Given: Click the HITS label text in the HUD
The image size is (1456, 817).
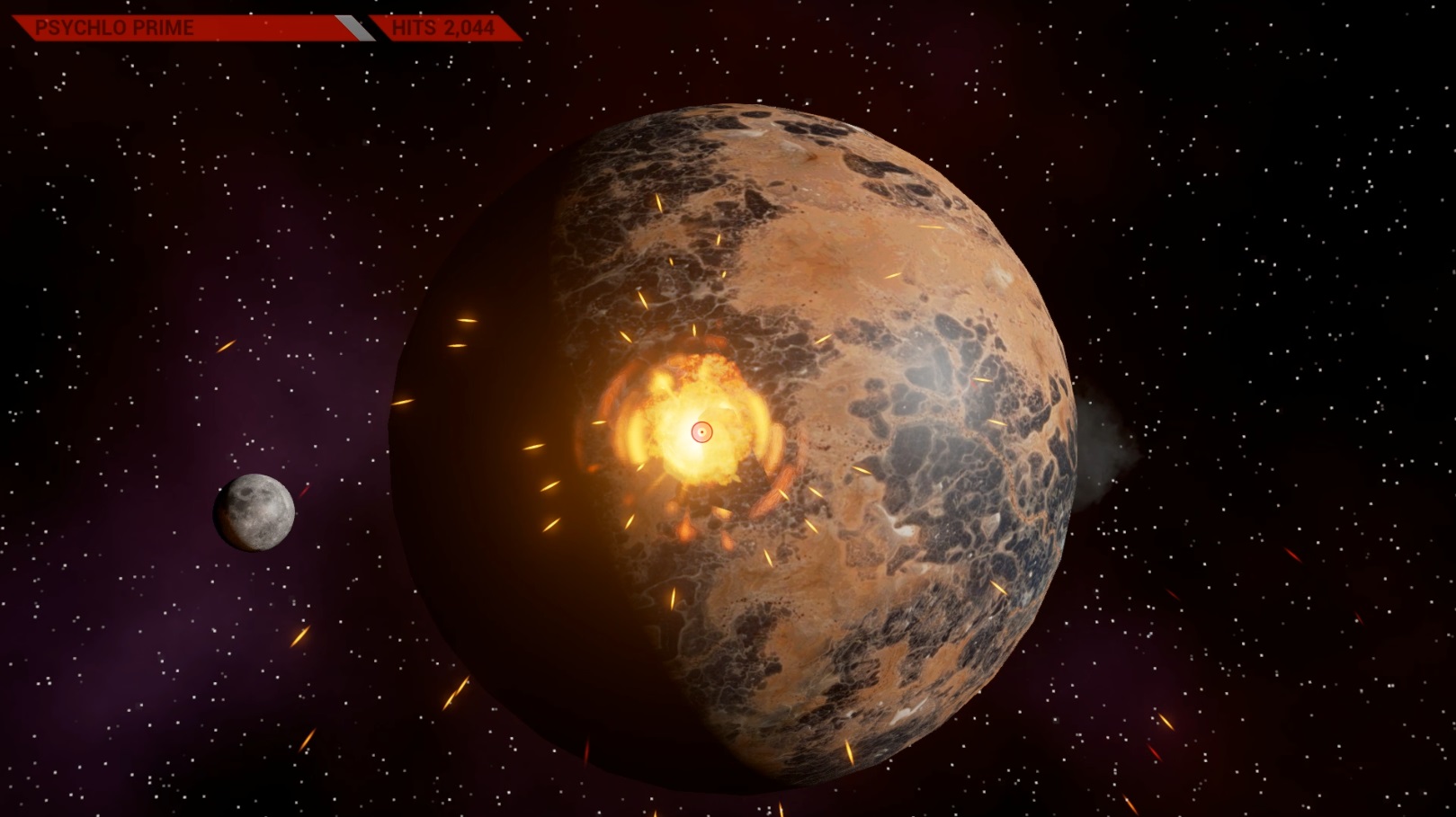Looking at the screenshot, I should click(x=414, y=27).
